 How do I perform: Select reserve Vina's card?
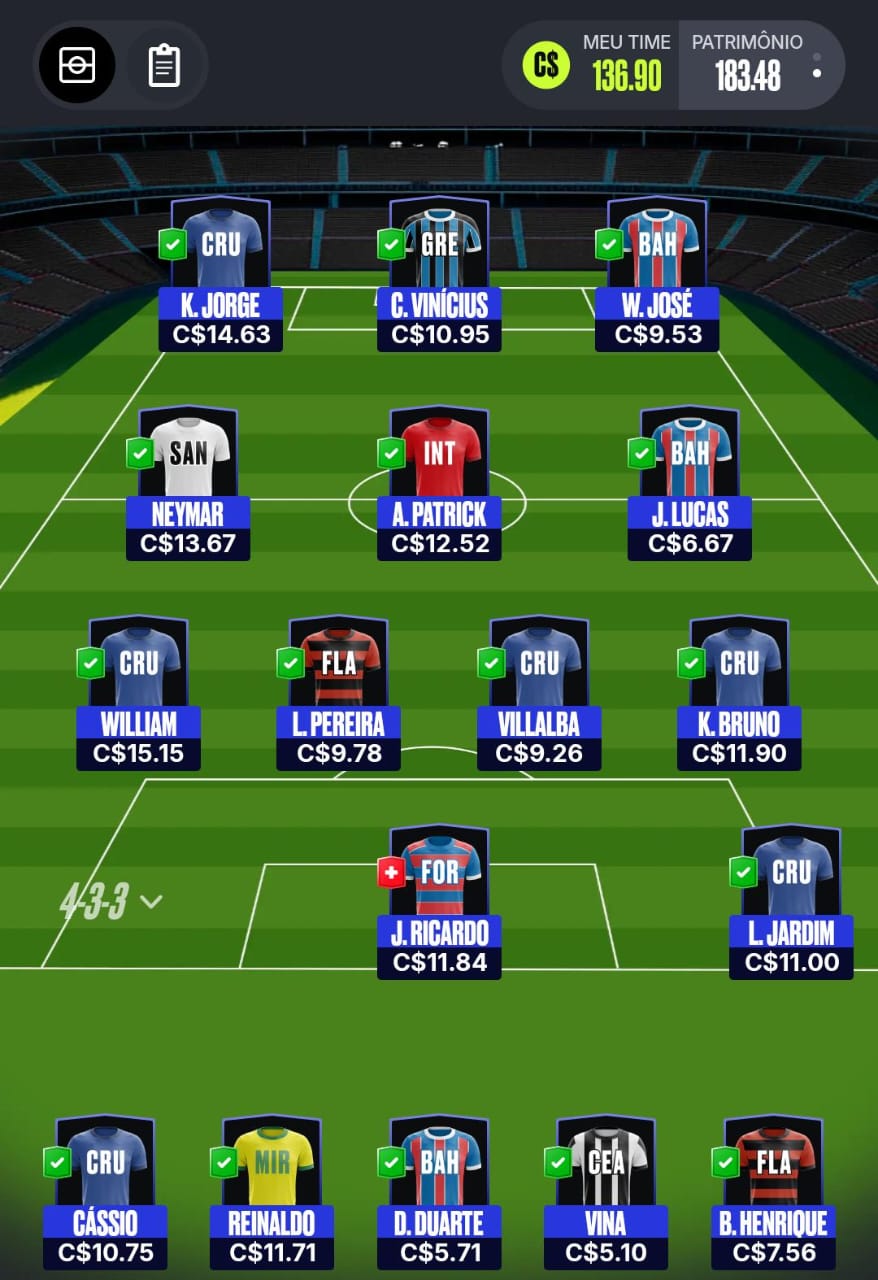(x=606, y=1190)
